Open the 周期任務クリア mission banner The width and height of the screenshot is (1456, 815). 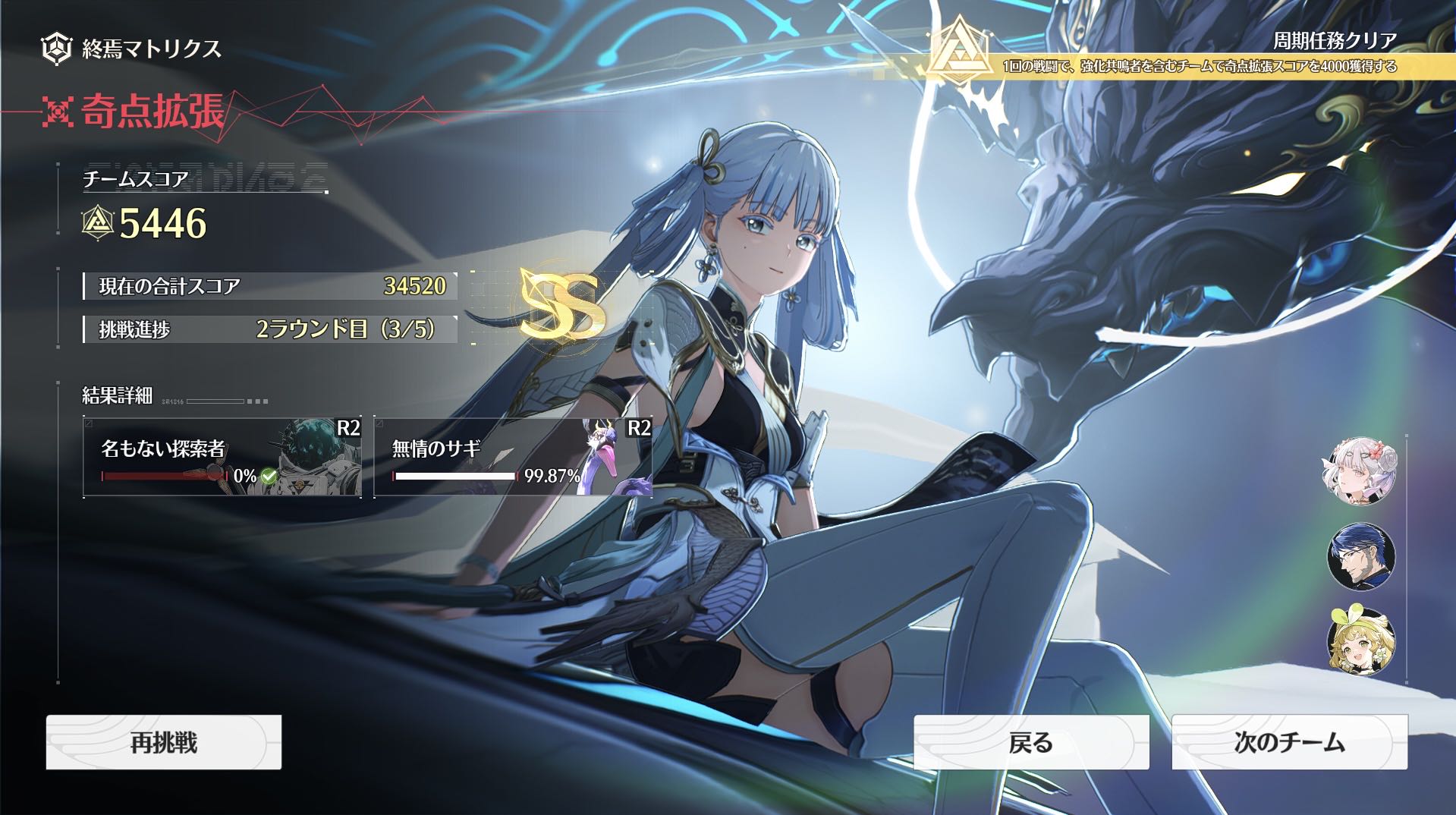point(1199,55)
